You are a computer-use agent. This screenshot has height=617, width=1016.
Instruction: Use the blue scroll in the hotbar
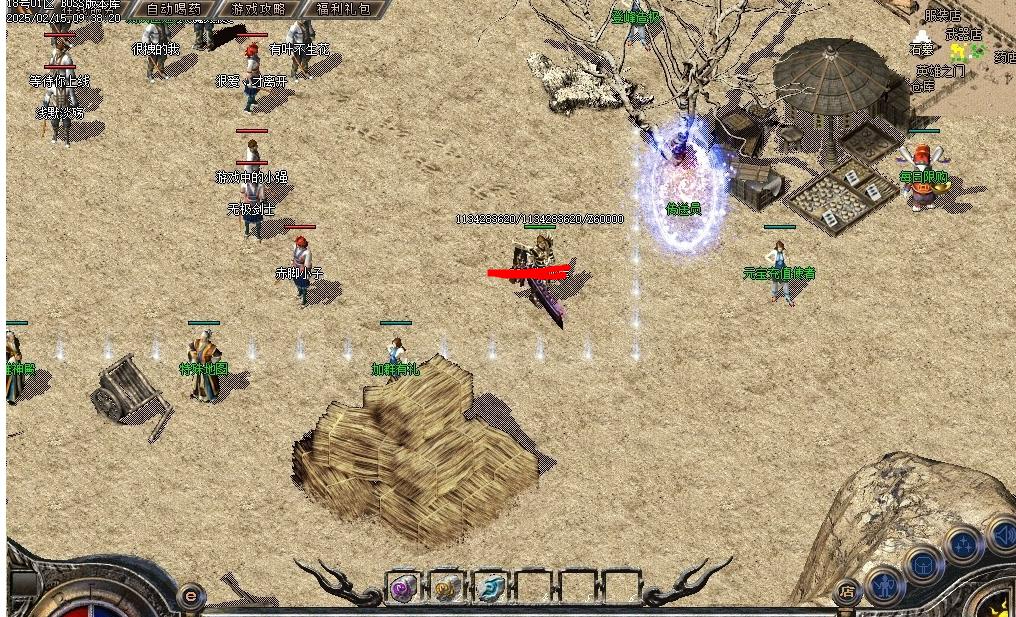tap(490, 587)
